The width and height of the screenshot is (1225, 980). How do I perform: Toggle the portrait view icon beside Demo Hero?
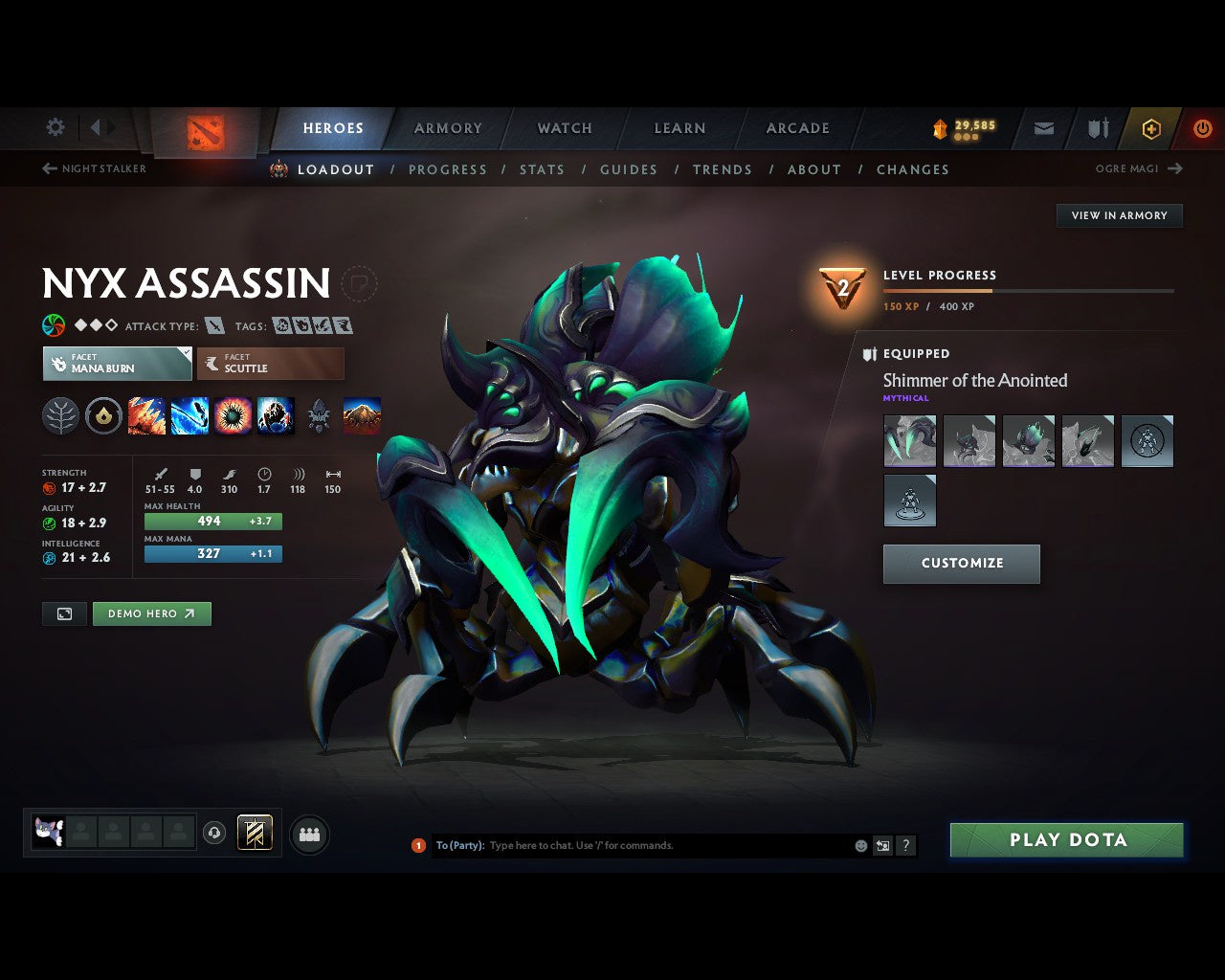tap(64, 613)
